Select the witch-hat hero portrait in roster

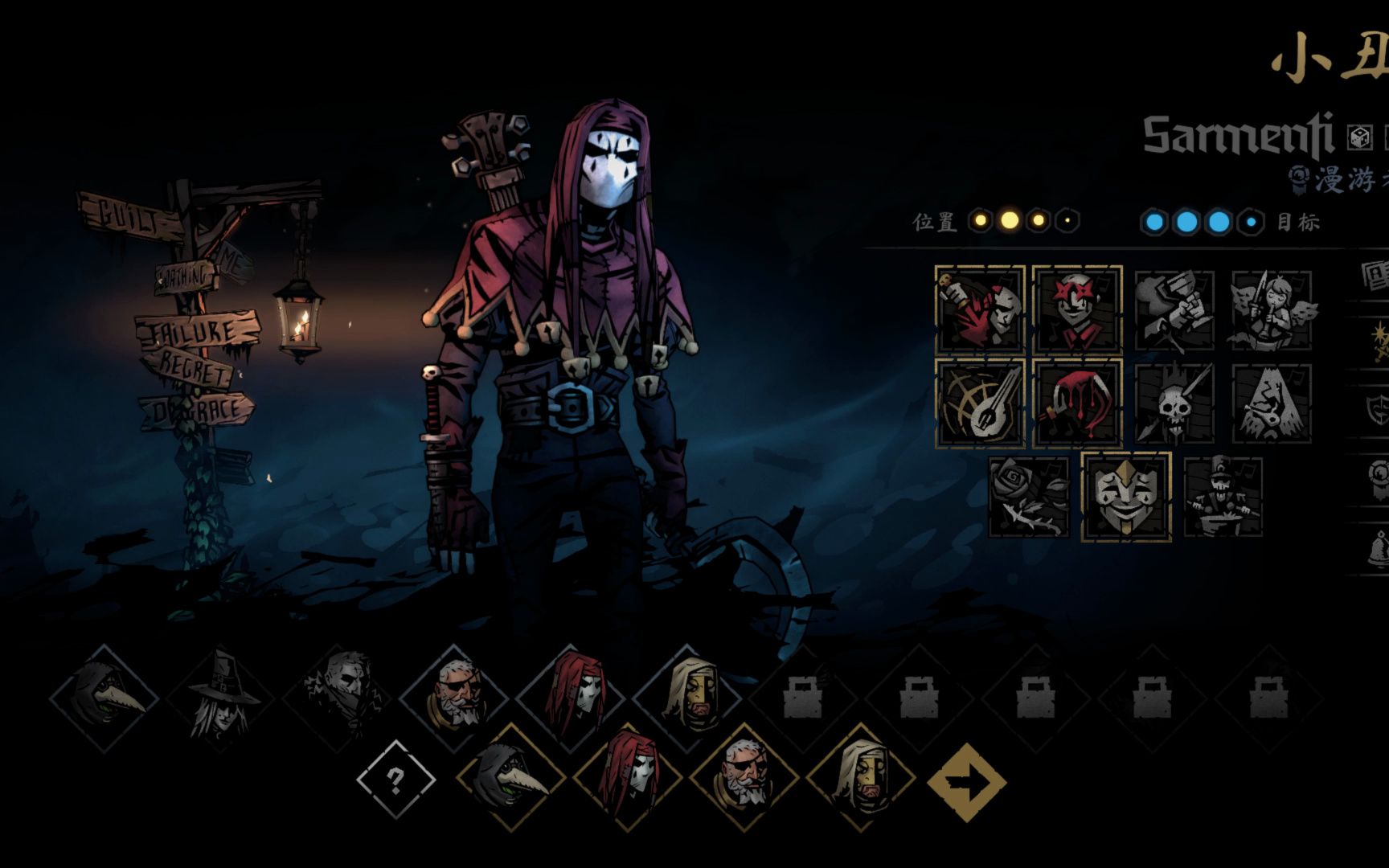[x=220, y=698]
